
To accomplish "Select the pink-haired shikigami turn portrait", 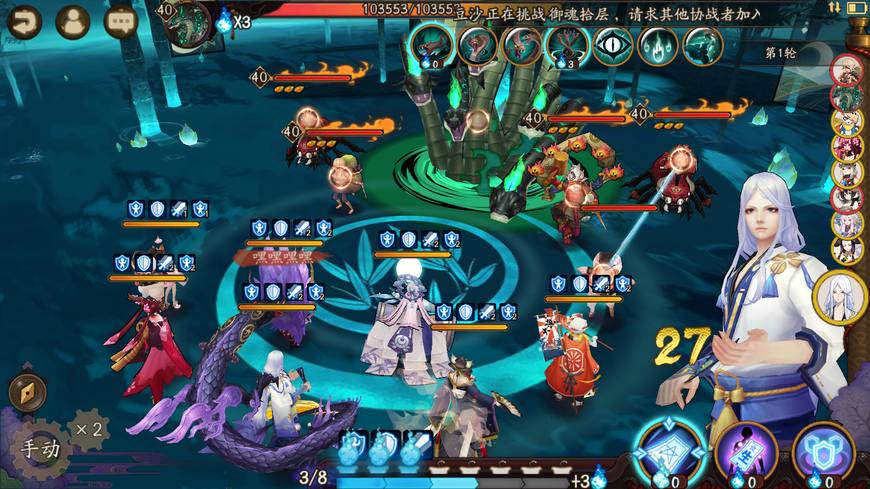I will click(x=847, y=147).
